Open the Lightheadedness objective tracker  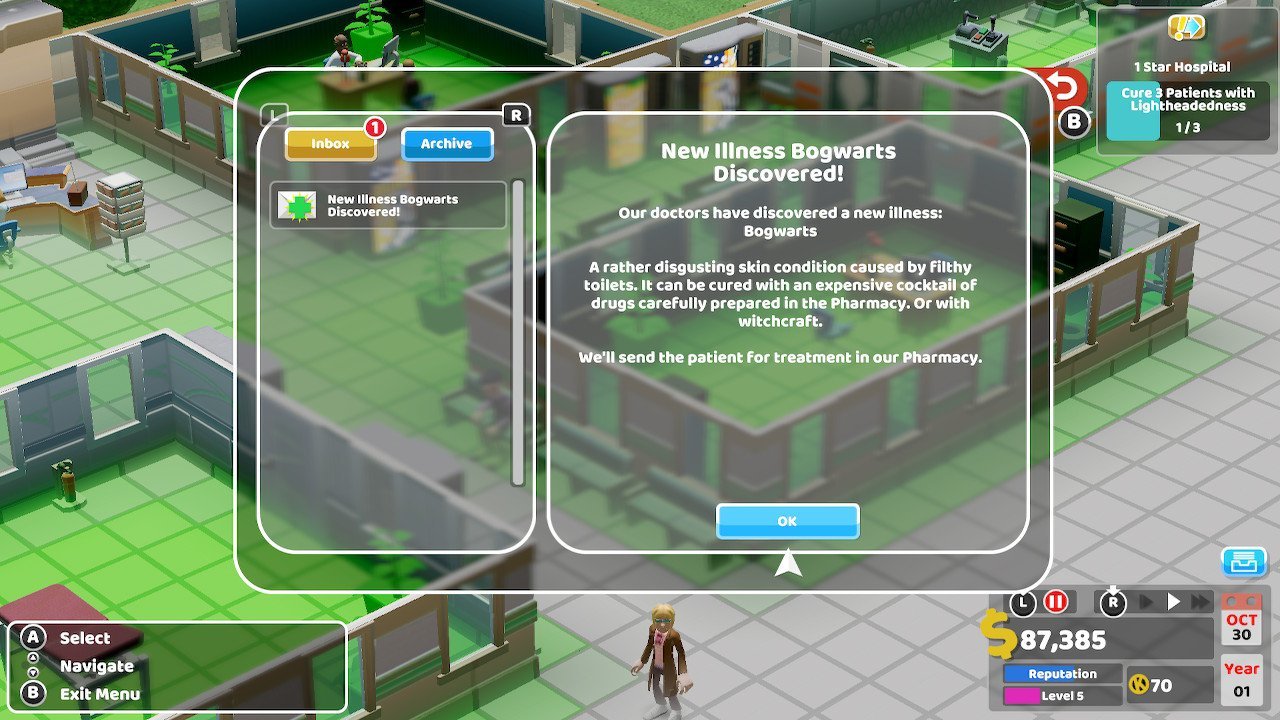pos(1187,110)
